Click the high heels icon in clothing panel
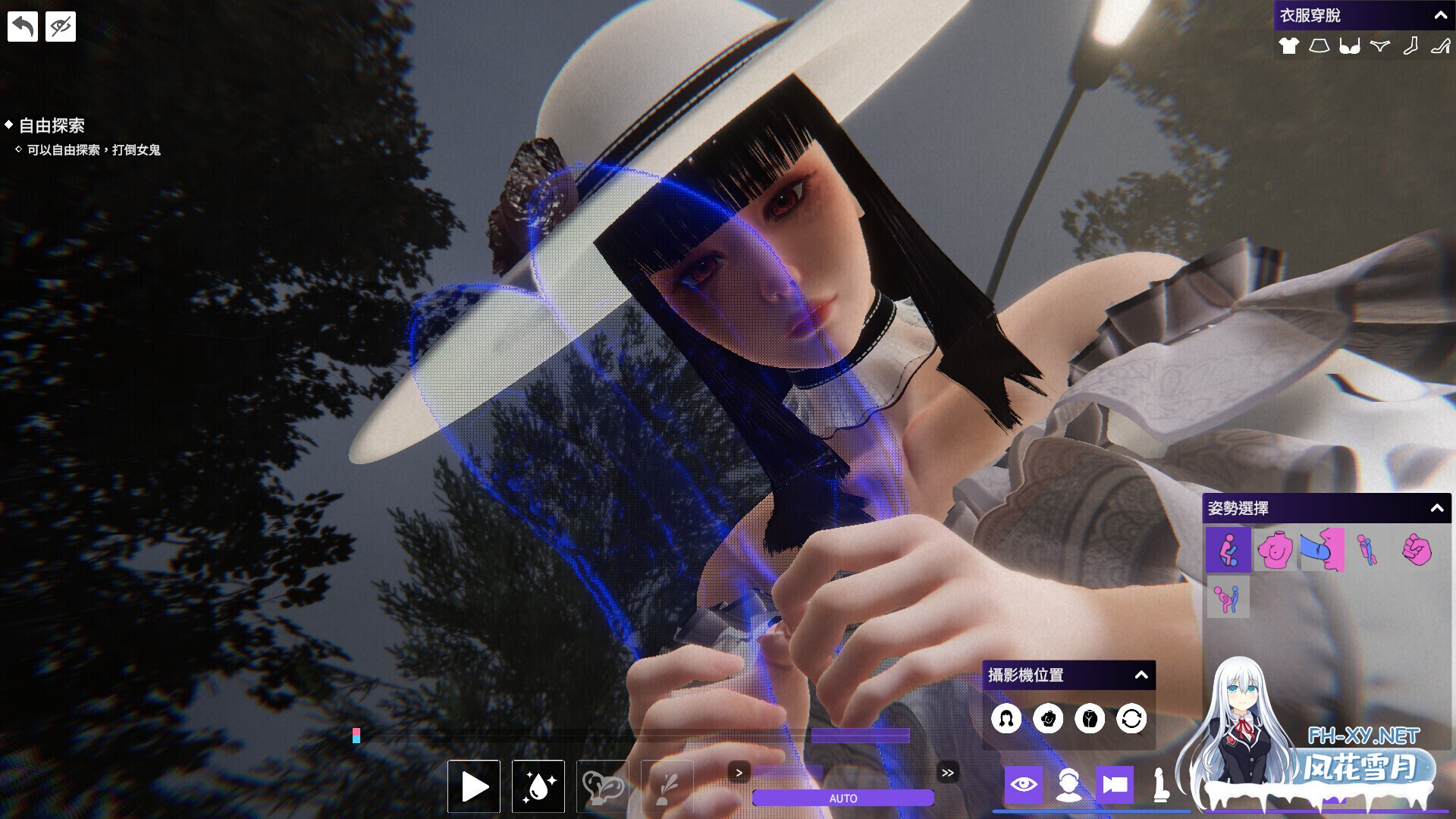Screen dimensions: 1456x819 coord(1442,46)
